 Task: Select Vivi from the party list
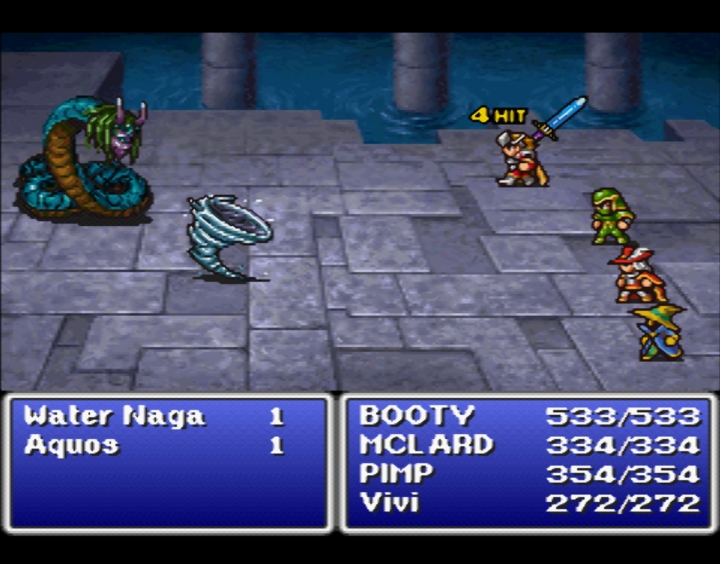[390, 502]
